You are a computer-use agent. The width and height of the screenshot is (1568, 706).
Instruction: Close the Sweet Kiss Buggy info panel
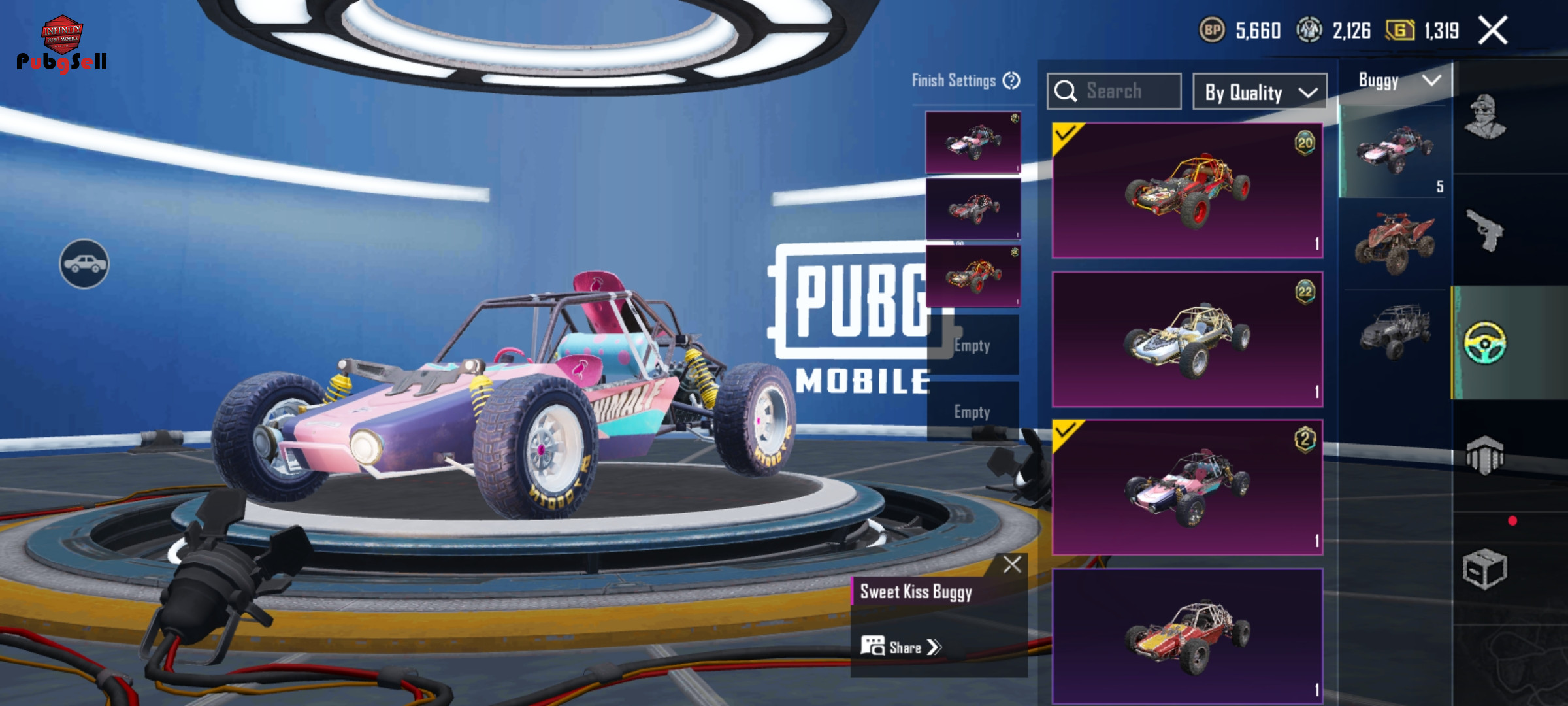click(x=1012, y=564)
